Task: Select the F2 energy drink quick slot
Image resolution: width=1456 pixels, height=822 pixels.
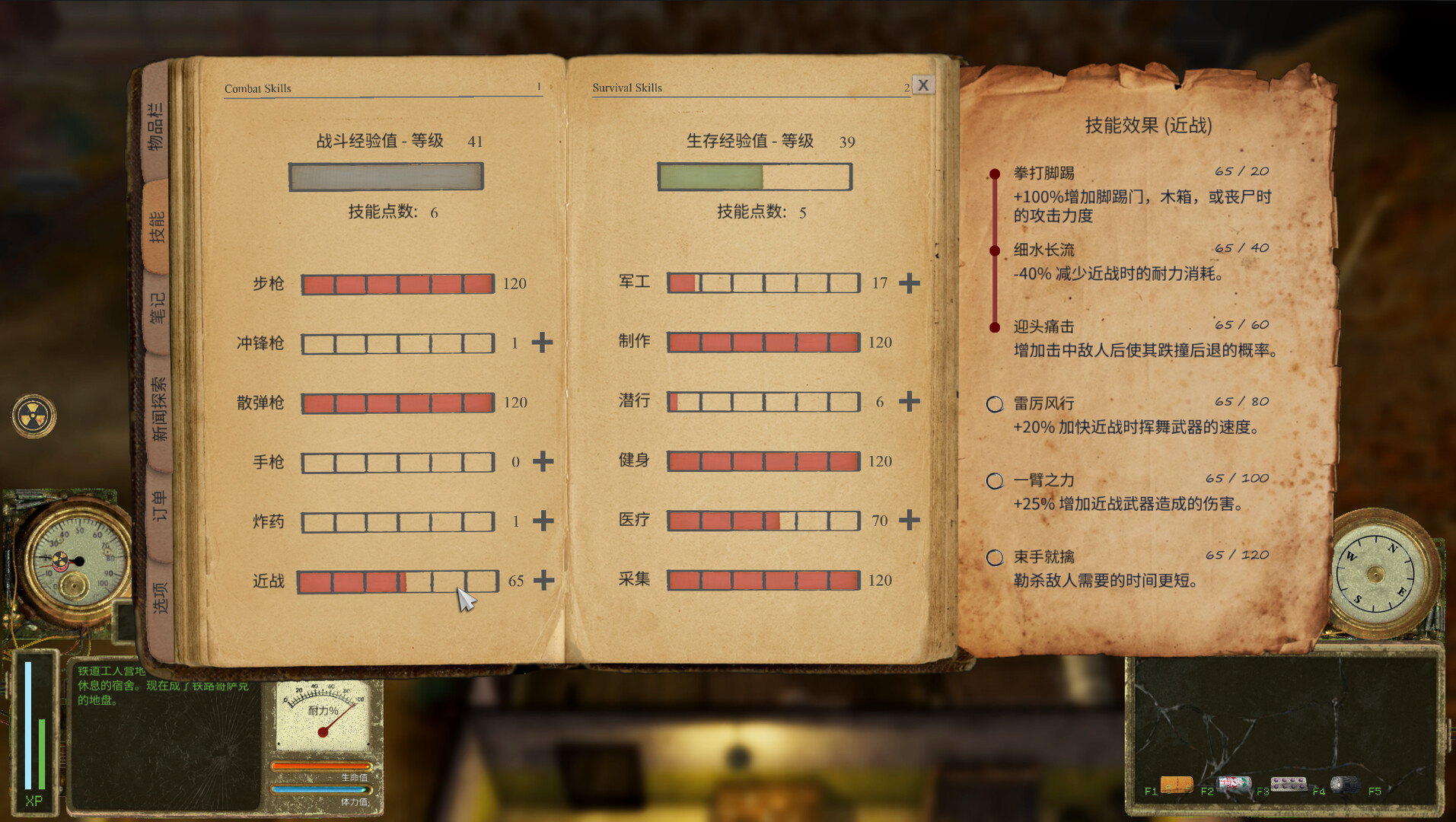Action: 1234,783
